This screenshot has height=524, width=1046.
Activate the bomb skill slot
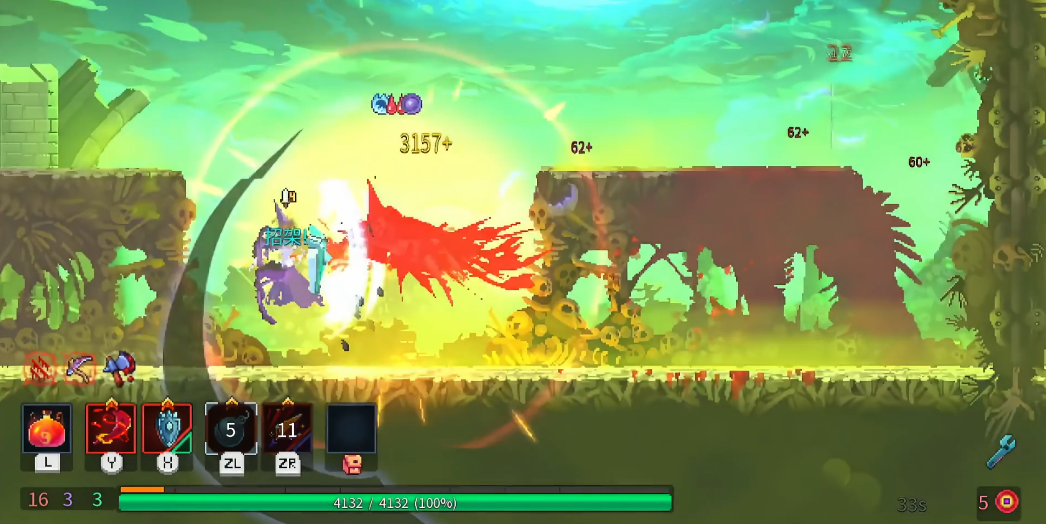(x=231, y=429)
